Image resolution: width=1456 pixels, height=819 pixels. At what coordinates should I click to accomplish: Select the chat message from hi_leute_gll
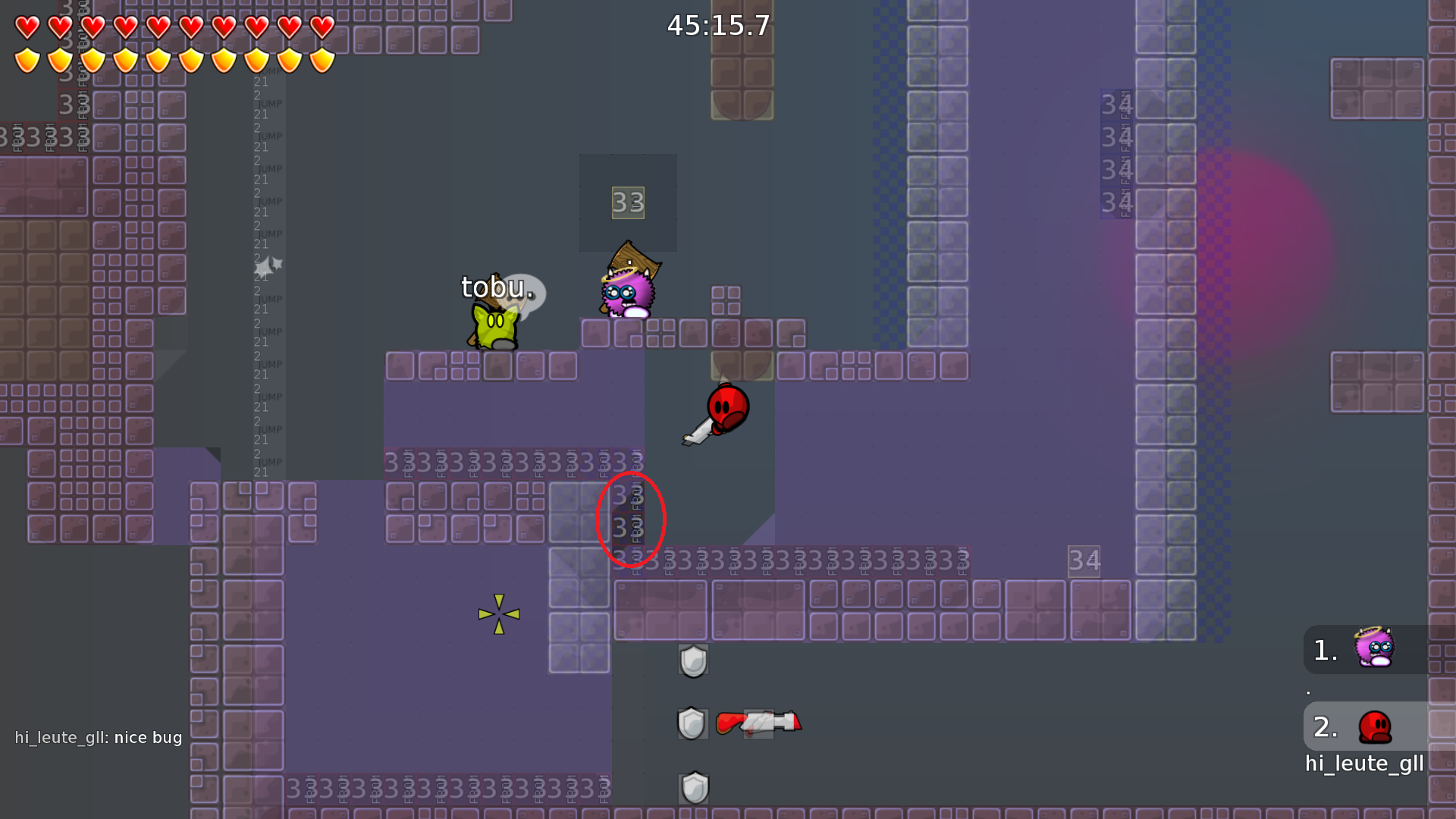coord(99,737)
